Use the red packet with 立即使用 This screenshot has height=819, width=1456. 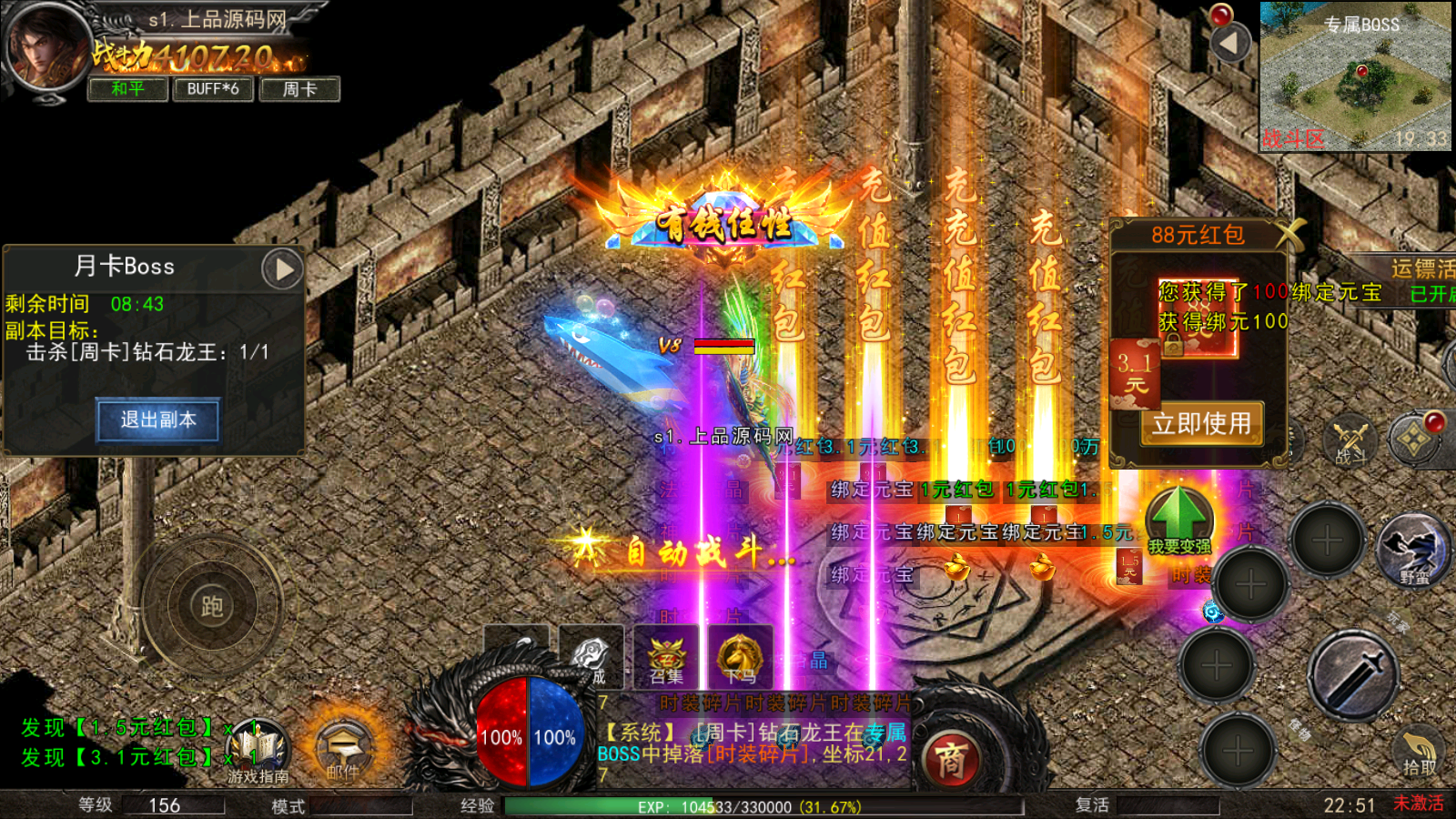[1201, 424]
